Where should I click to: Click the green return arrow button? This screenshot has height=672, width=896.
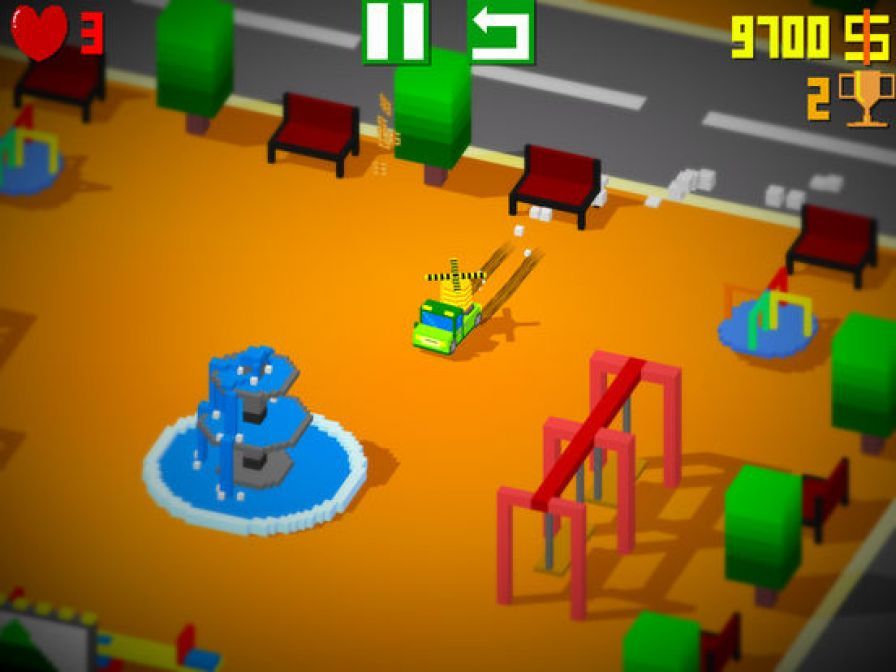click(500, 30)
